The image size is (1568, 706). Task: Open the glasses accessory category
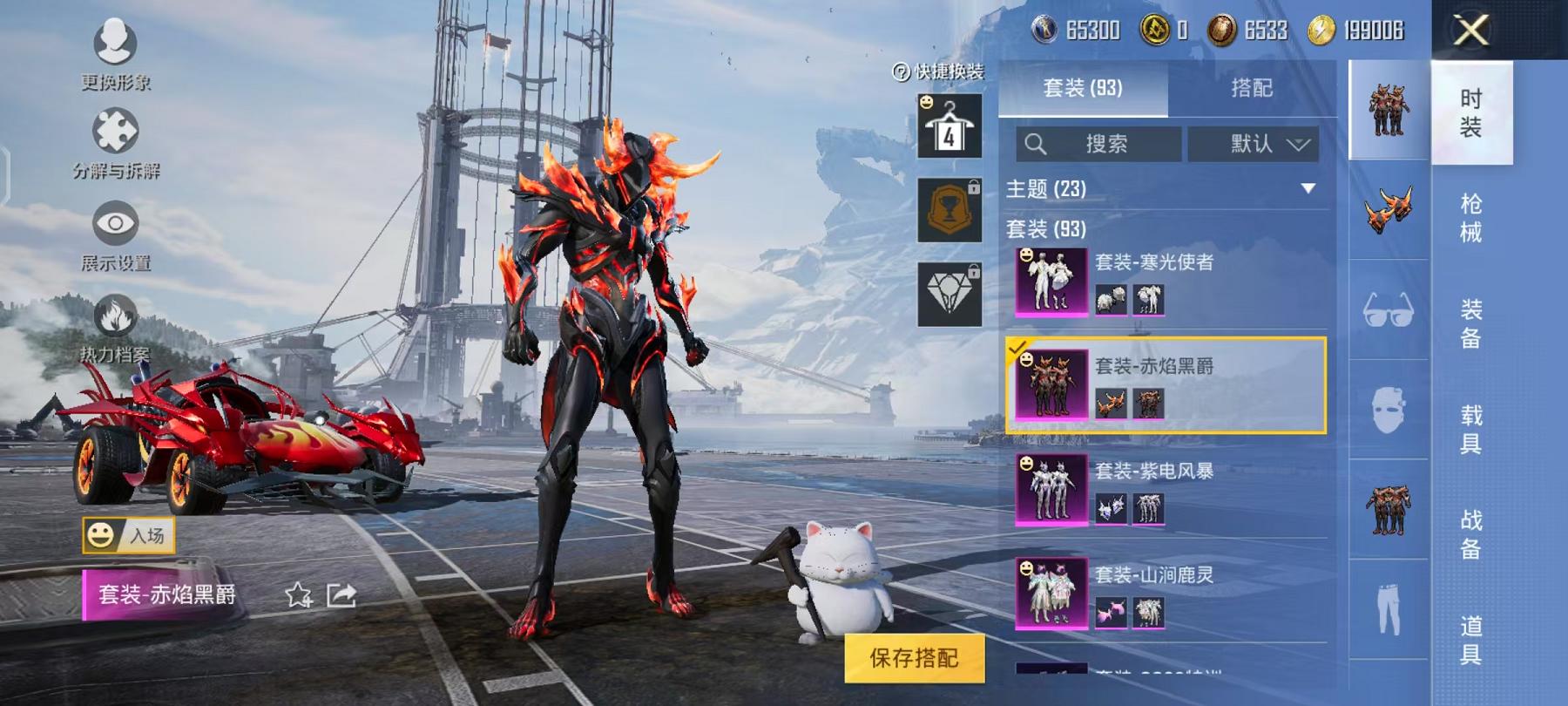coord(1388,309)
